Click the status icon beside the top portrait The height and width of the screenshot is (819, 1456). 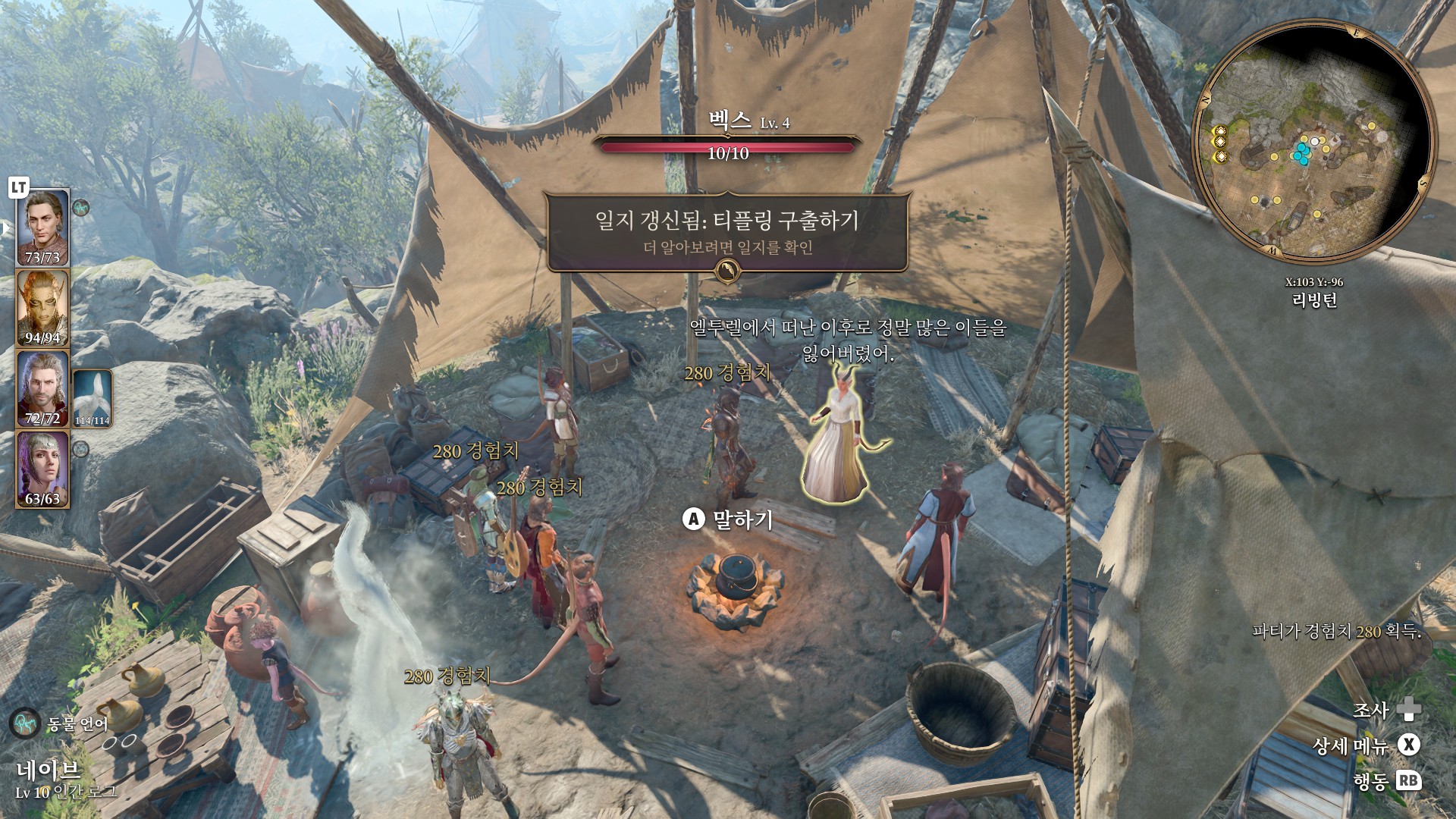81,206
